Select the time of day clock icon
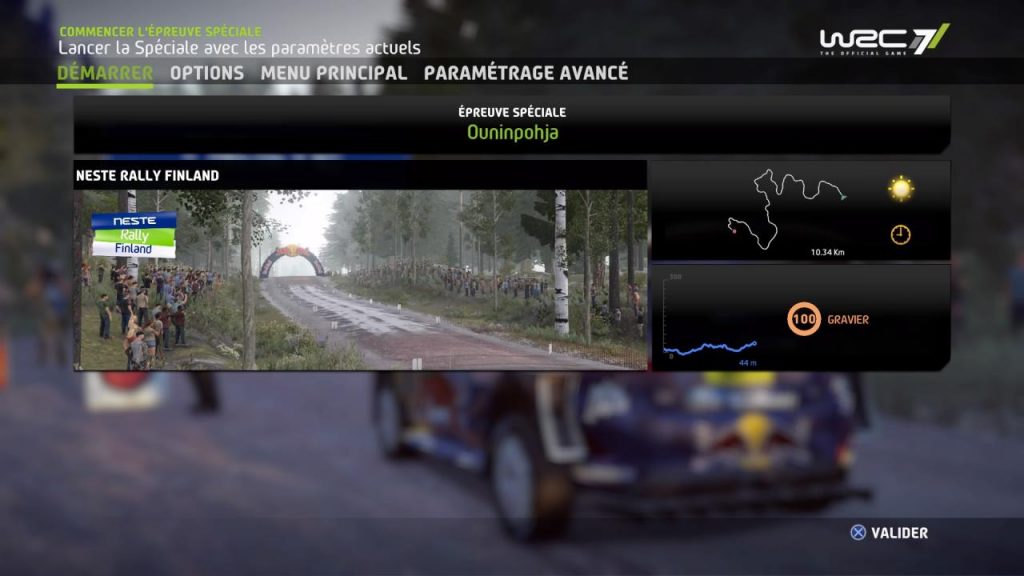Image resolution: width=1024 pixels, height=576 pixels. (901, 235)
